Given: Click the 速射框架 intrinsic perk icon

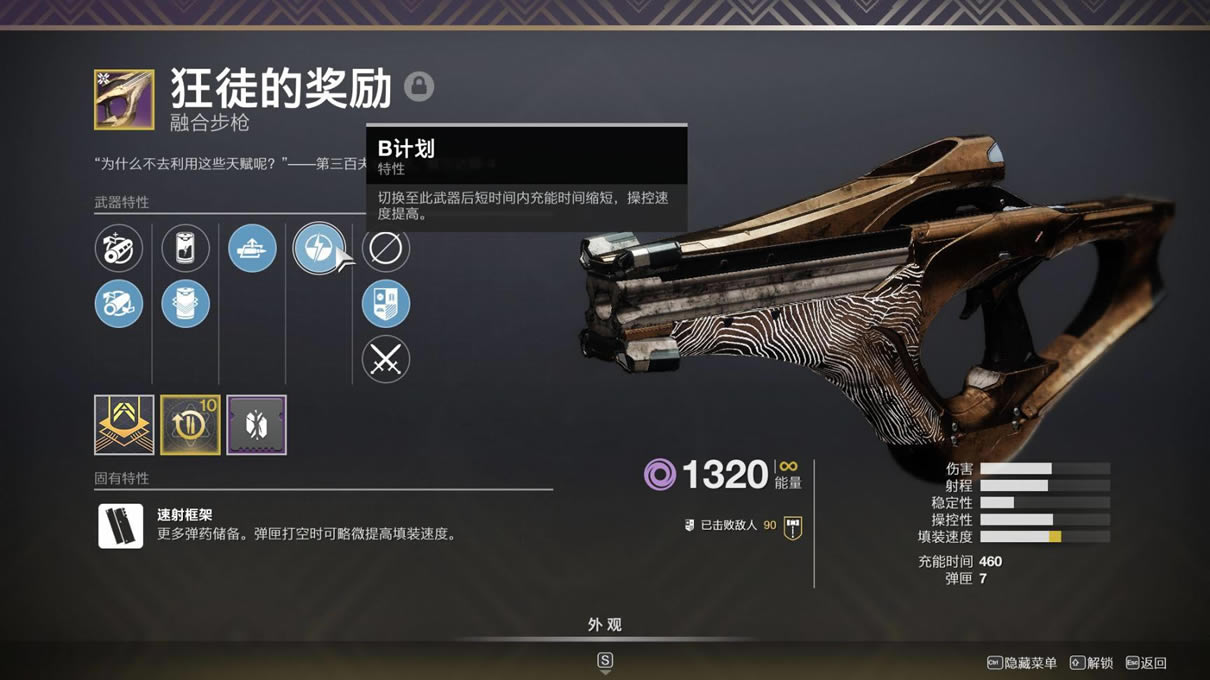Looking at the screenshot, I should click(x=121, y=525).
